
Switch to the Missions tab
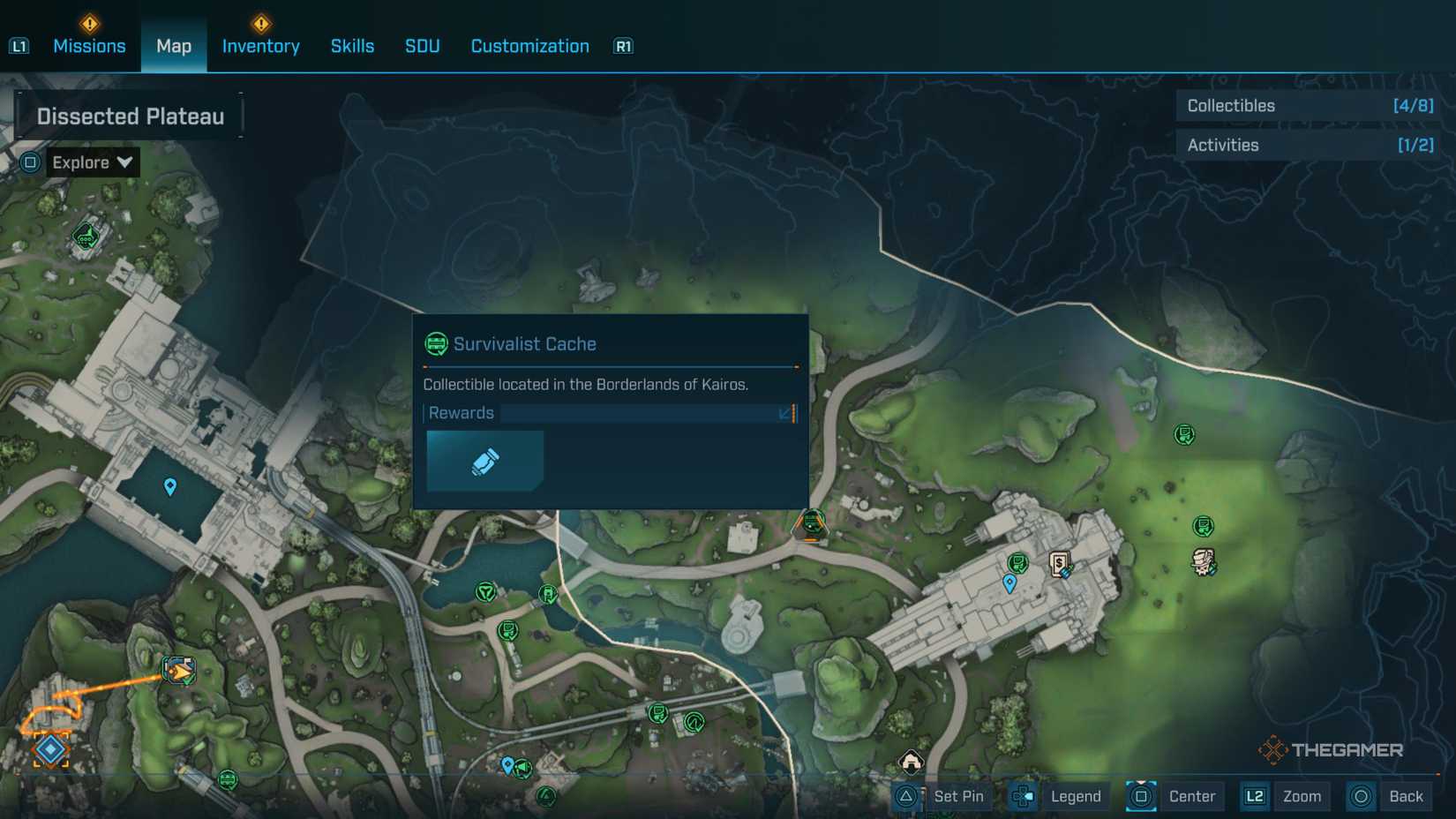pyautogui.click(x=89, y=46)
